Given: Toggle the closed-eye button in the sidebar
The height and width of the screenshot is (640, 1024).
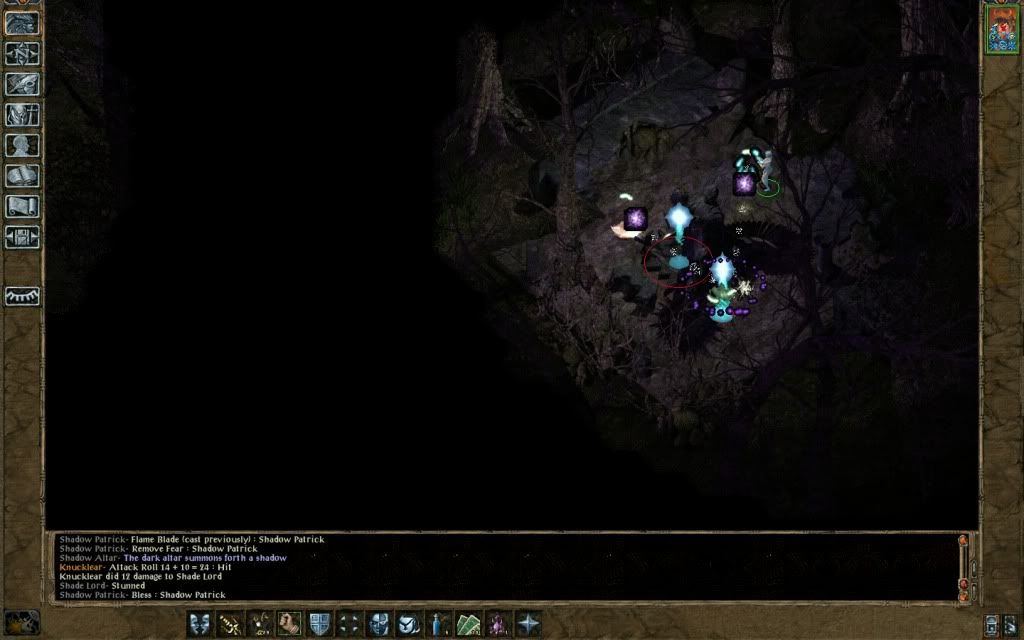Looking at the screenshot, I should [22, 296].
